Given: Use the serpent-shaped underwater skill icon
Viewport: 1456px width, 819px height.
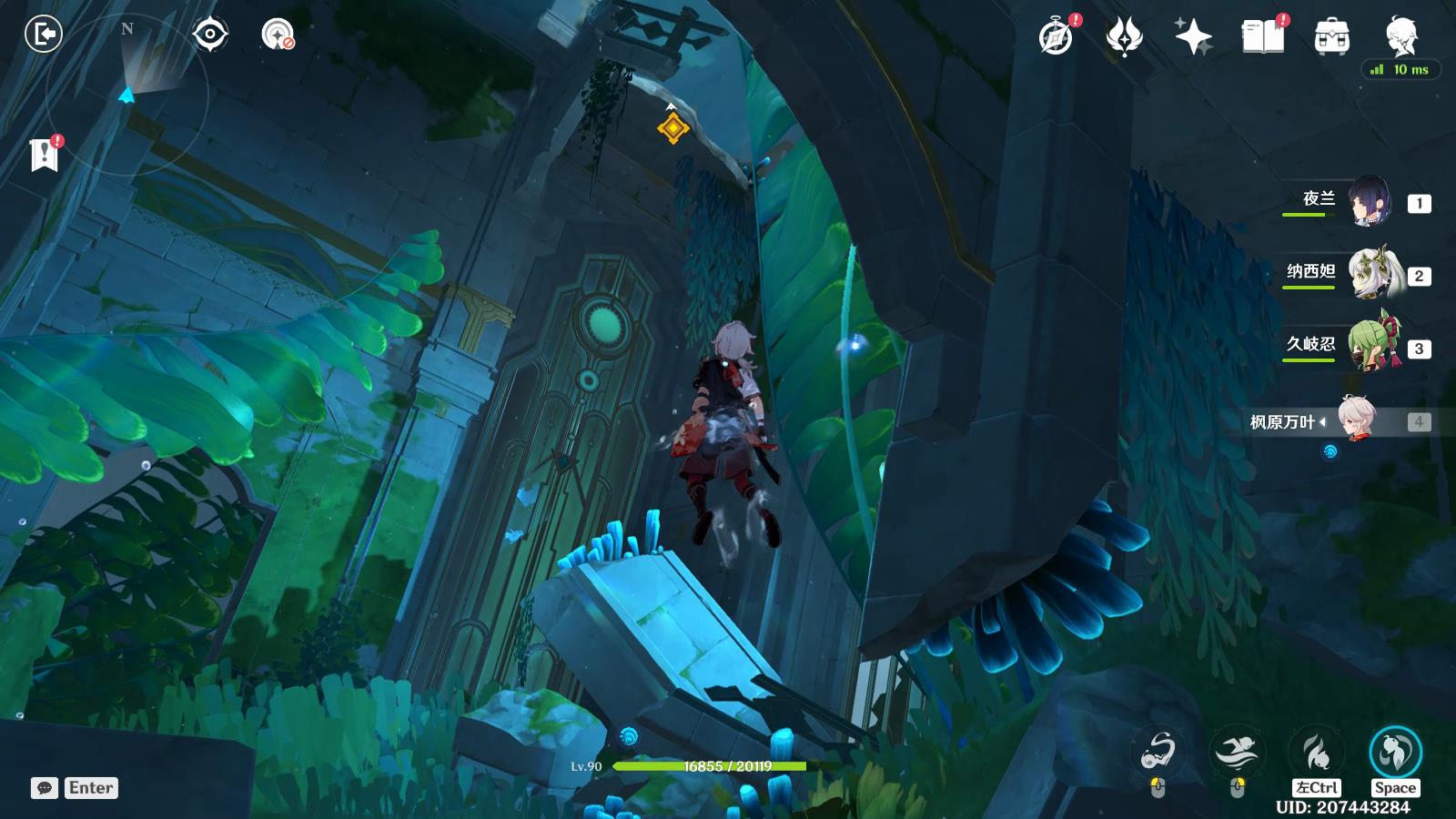Looking at the screenshot, I should (1158, 752).
